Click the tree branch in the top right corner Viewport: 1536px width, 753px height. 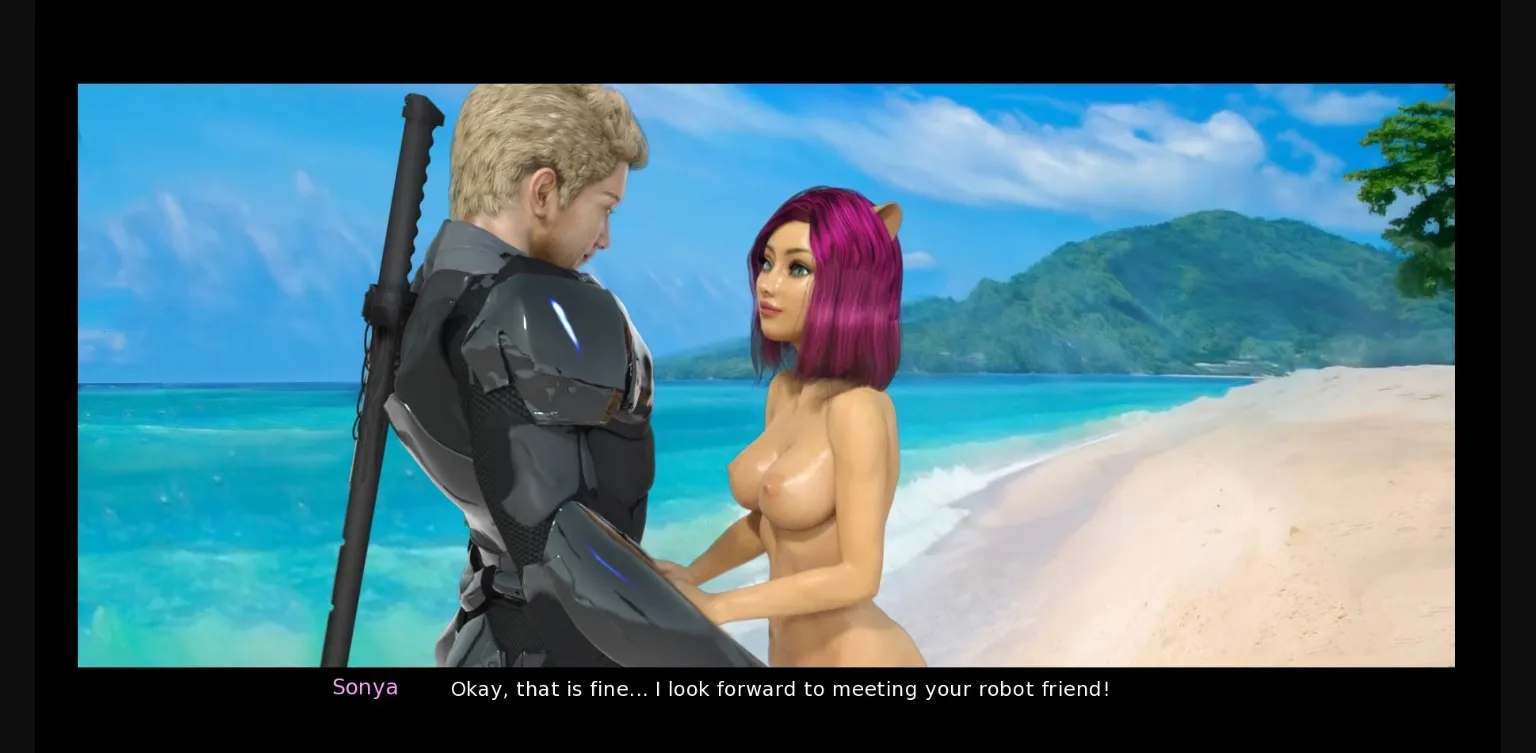tap(1420, 140)
